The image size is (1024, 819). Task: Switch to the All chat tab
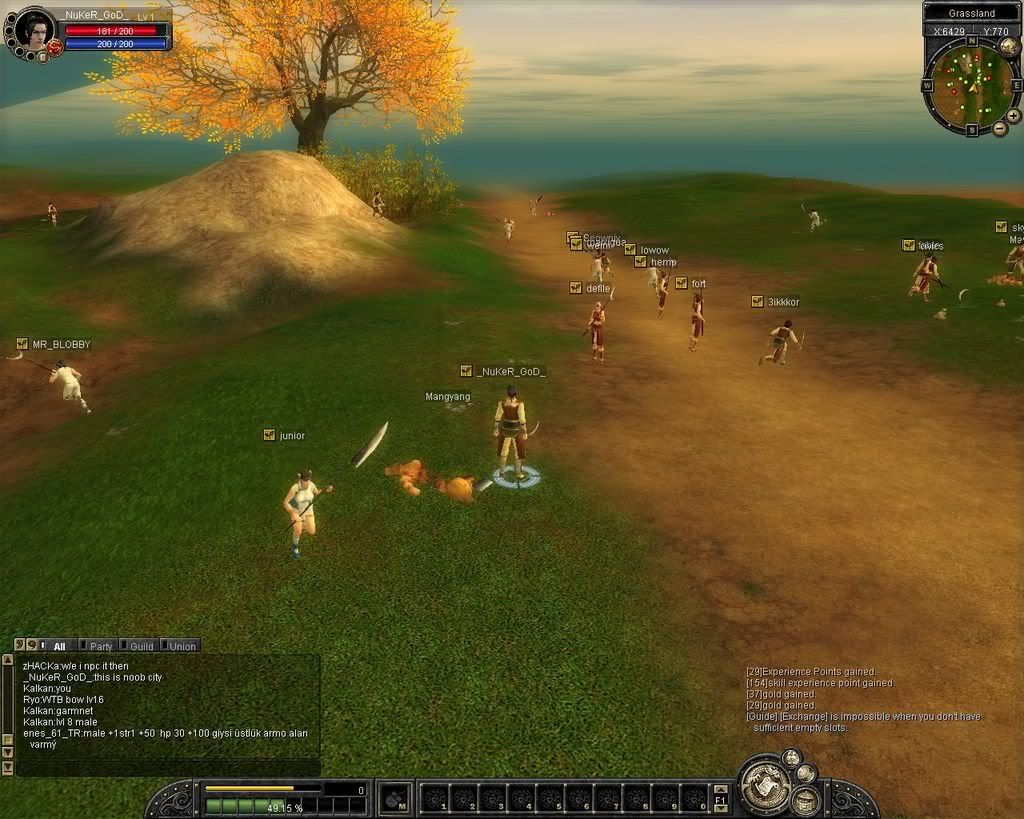(59, 646)
